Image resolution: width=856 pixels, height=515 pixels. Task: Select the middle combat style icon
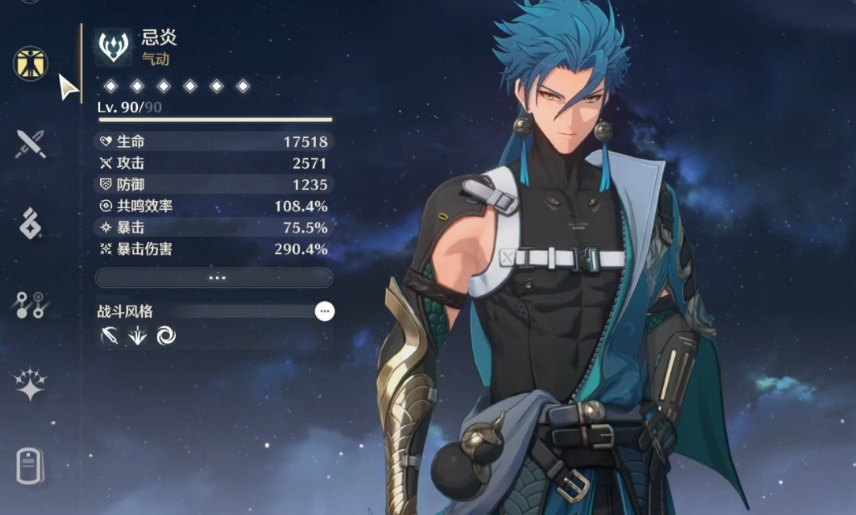pos(138,336)
